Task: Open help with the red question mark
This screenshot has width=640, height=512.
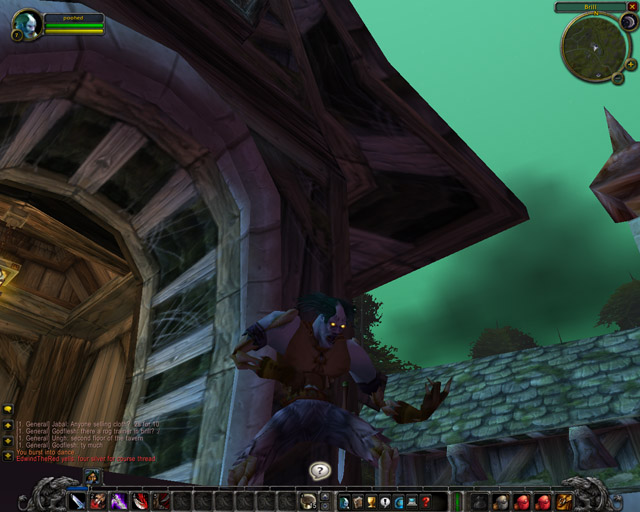Action: pos(426,501)
